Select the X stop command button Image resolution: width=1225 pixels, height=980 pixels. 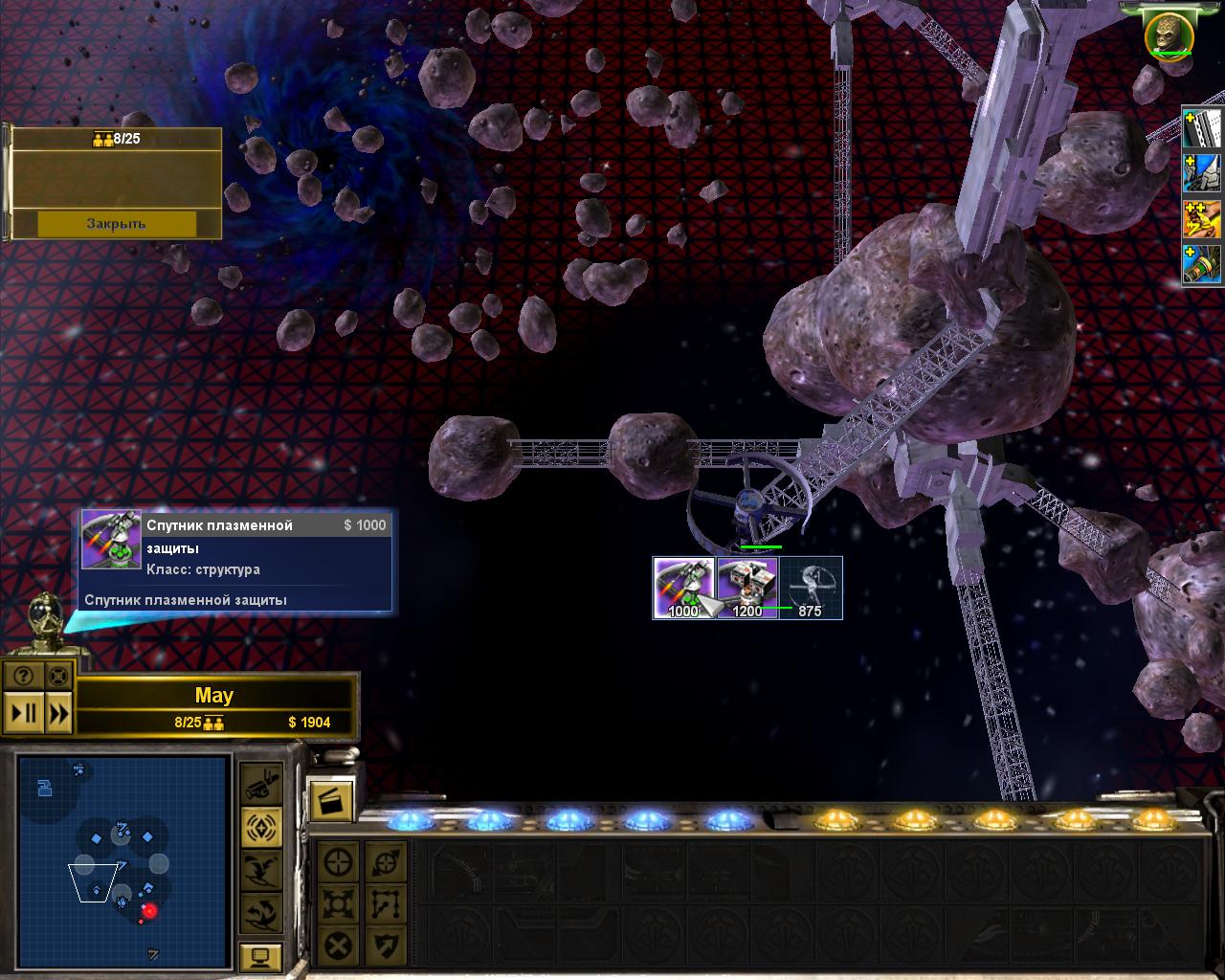(338, 947)
